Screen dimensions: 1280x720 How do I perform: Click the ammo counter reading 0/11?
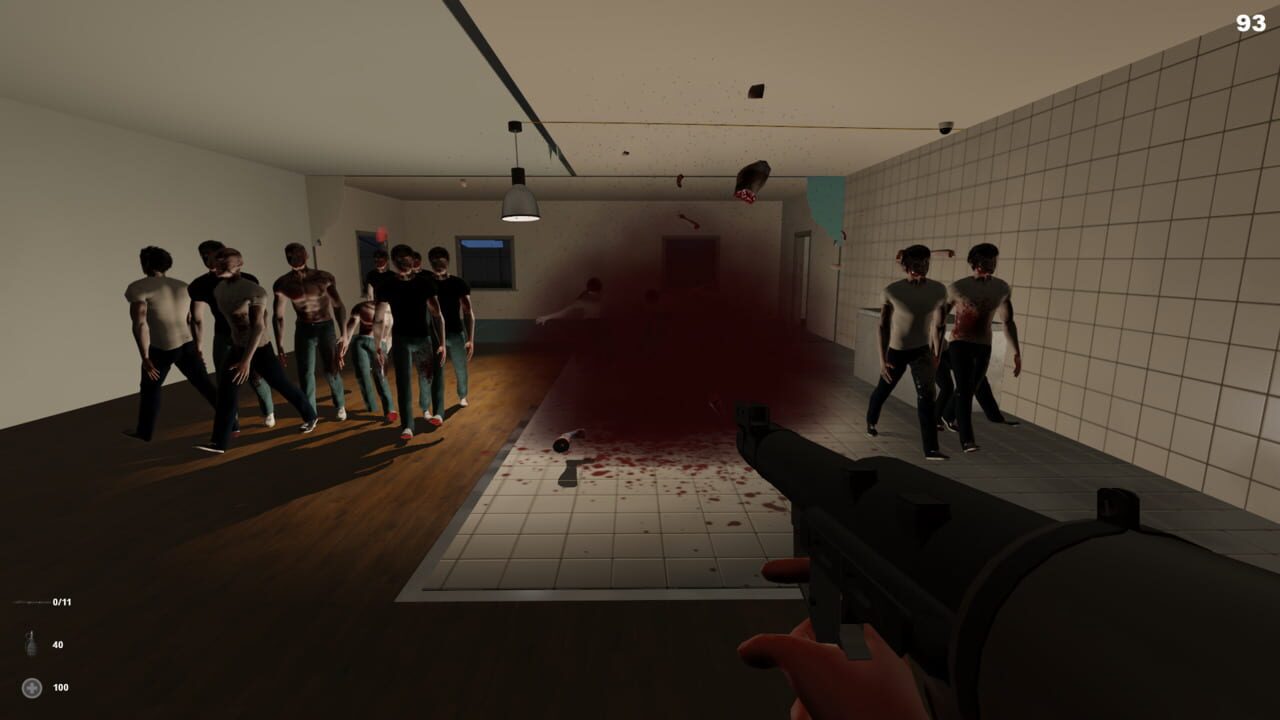(x=61, y=602)
